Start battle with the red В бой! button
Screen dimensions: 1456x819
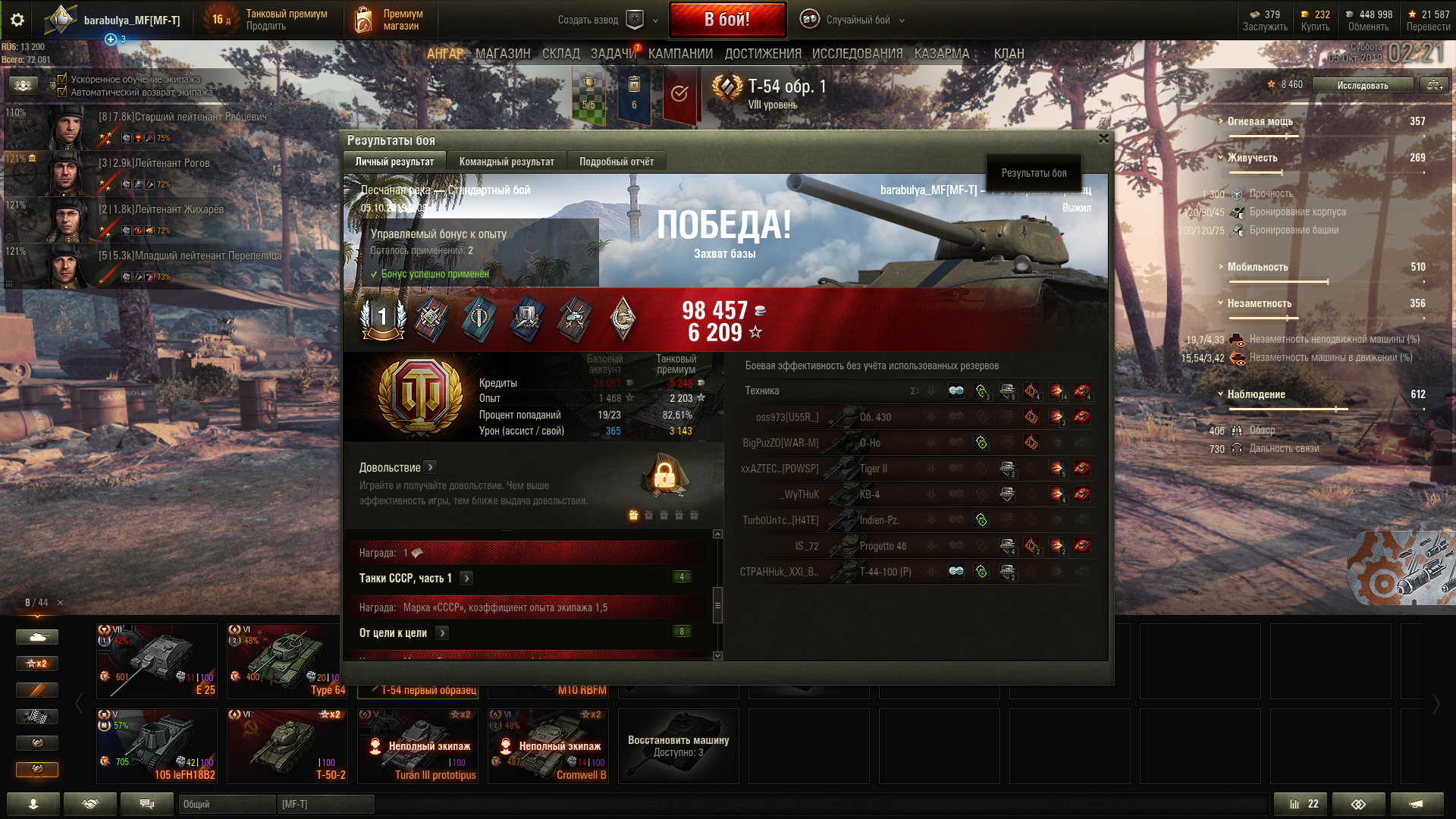pyautogui.click(x=726, y=20)
